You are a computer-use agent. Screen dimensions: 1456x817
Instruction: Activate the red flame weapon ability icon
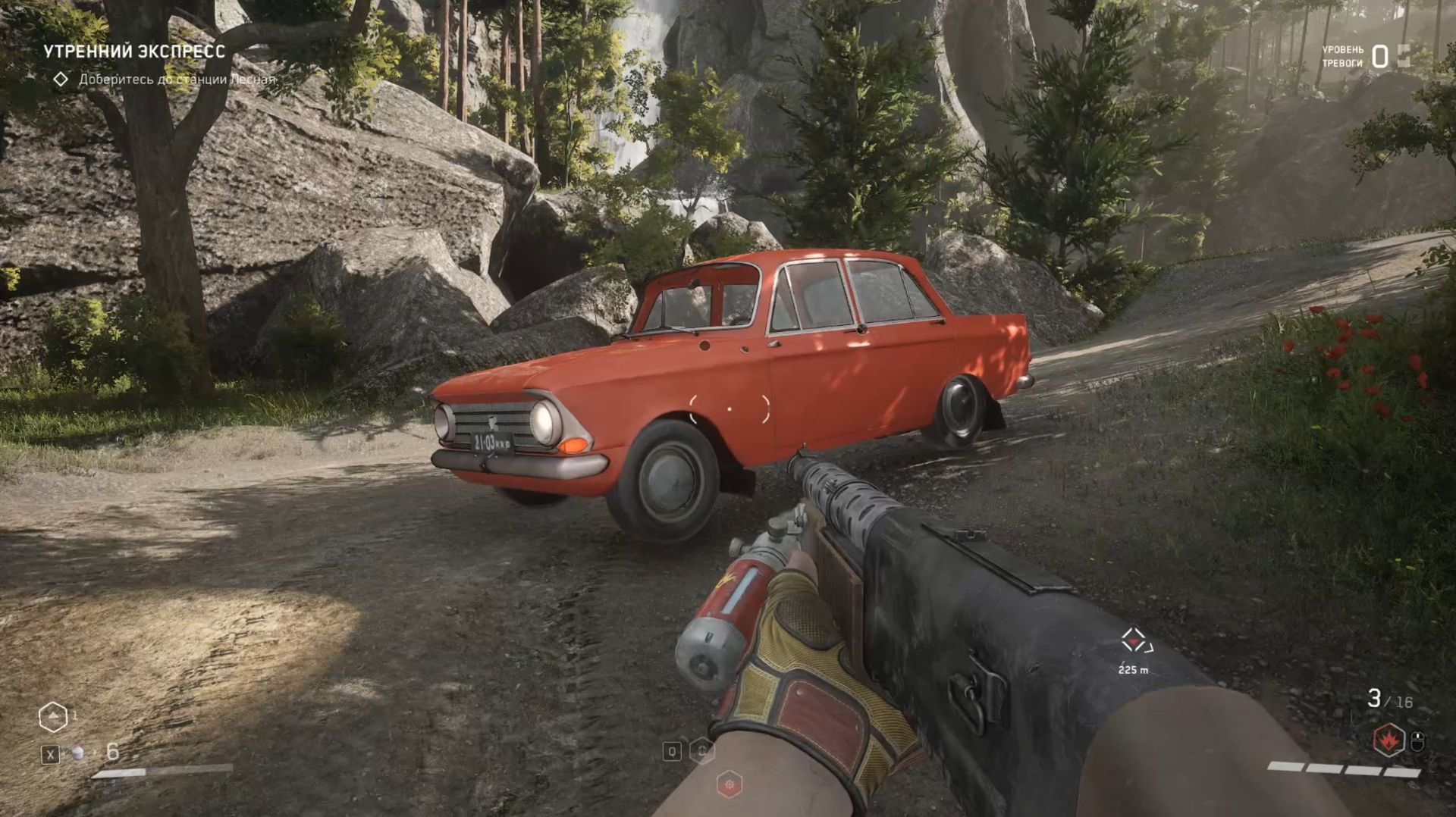tap(1389, 740)
